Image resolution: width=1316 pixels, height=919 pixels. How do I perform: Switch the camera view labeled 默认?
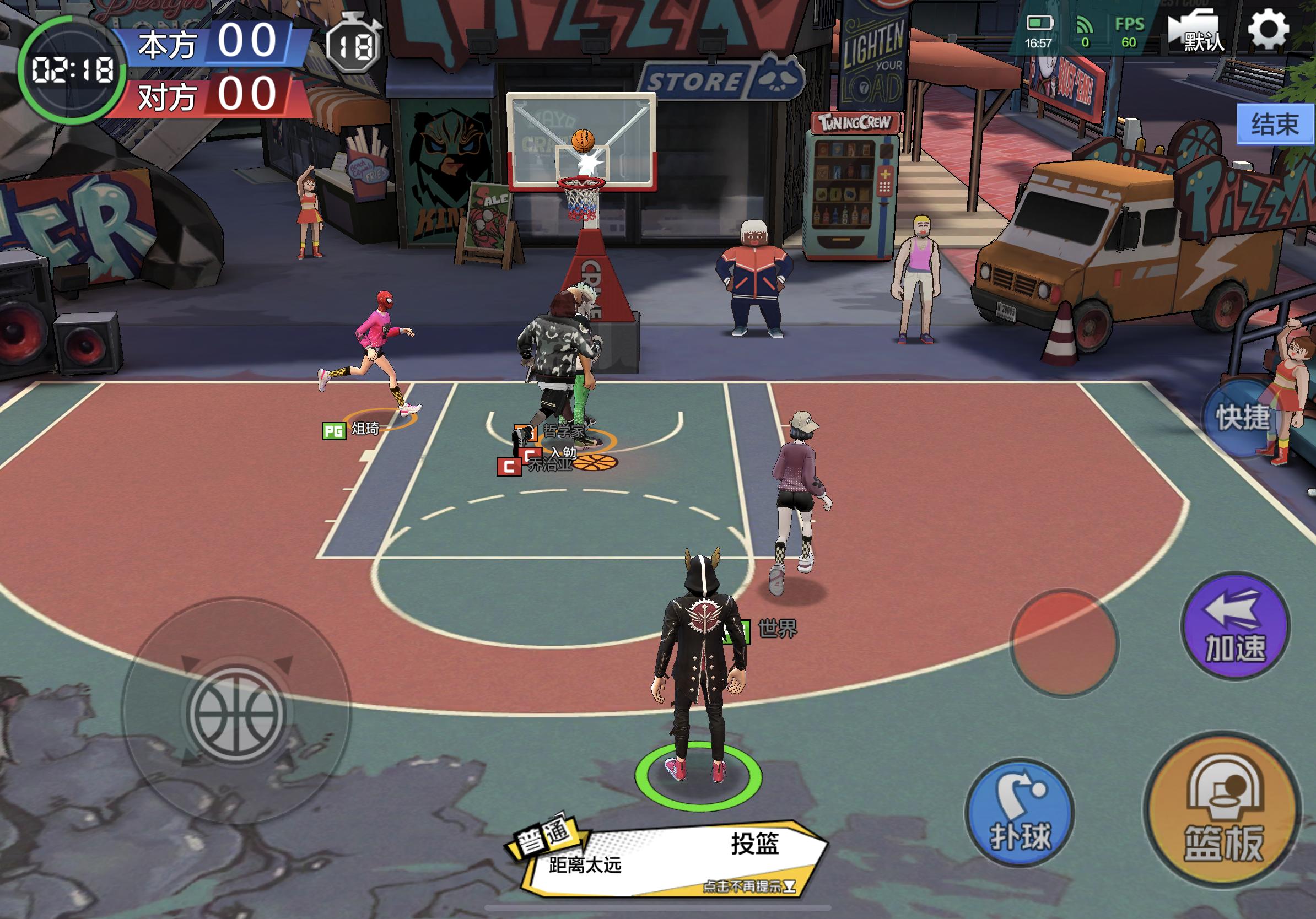1196,33
